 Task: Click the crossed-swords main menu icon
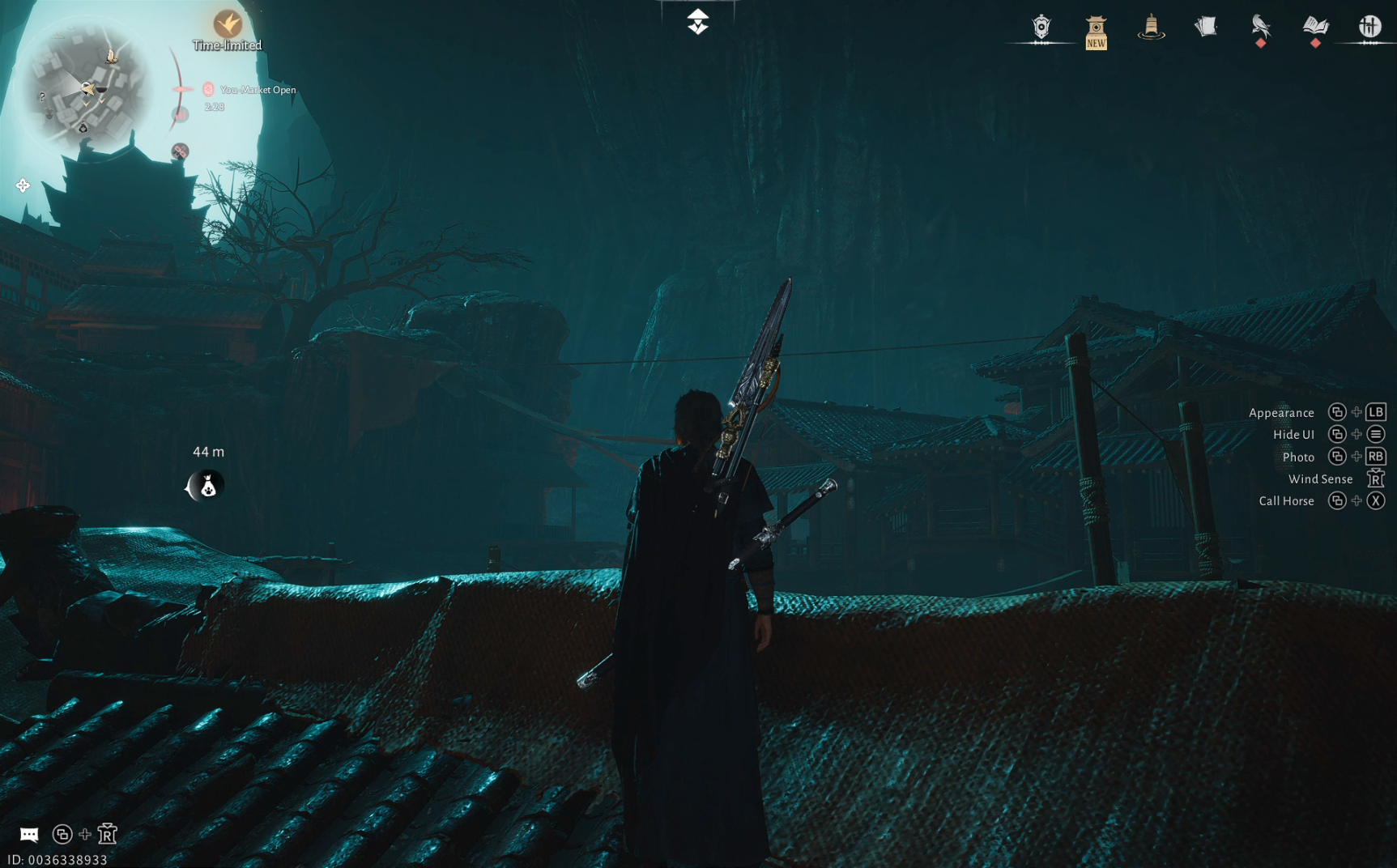(x=1370, y=25)
